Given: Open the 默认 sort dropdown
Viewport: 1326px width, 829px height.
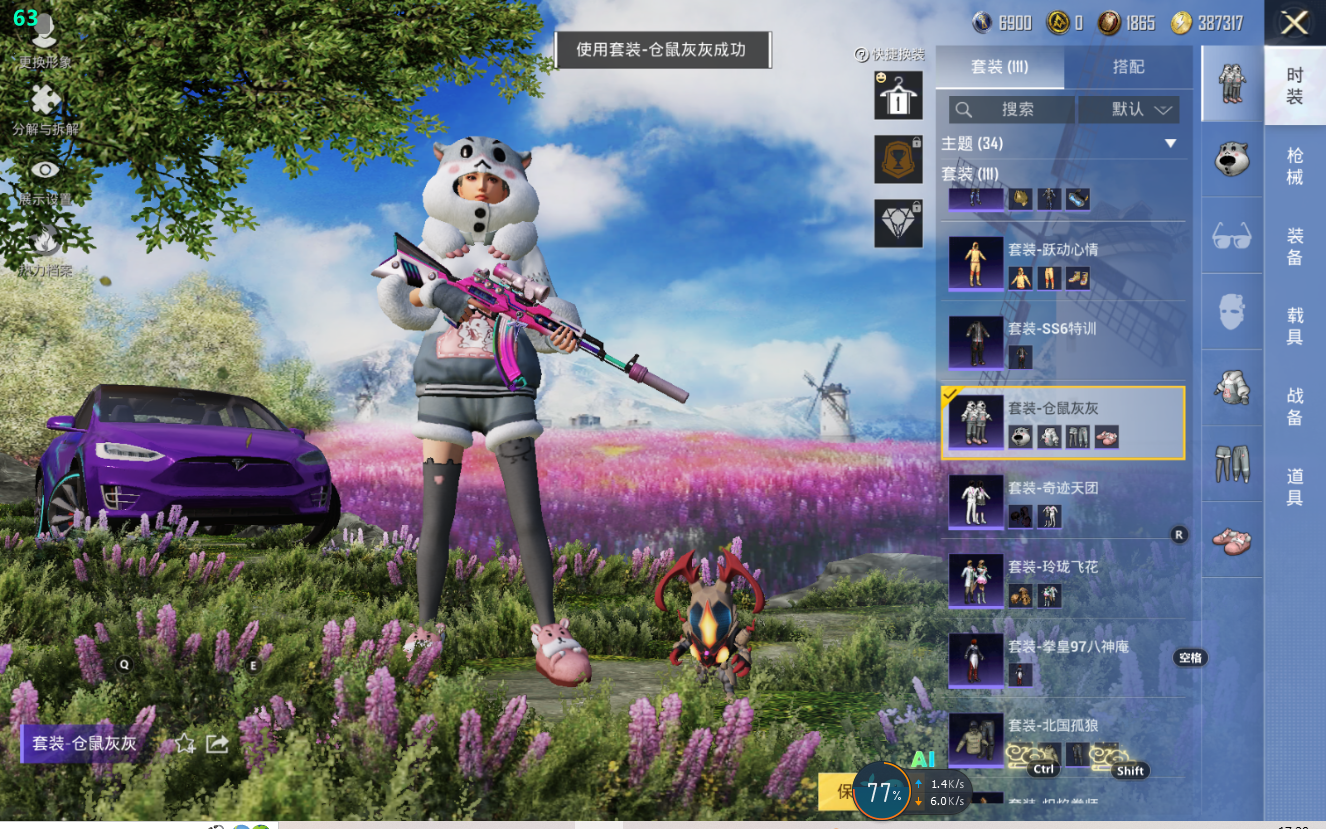Looking at the screenshot, I should click(x=1140, y=109).
